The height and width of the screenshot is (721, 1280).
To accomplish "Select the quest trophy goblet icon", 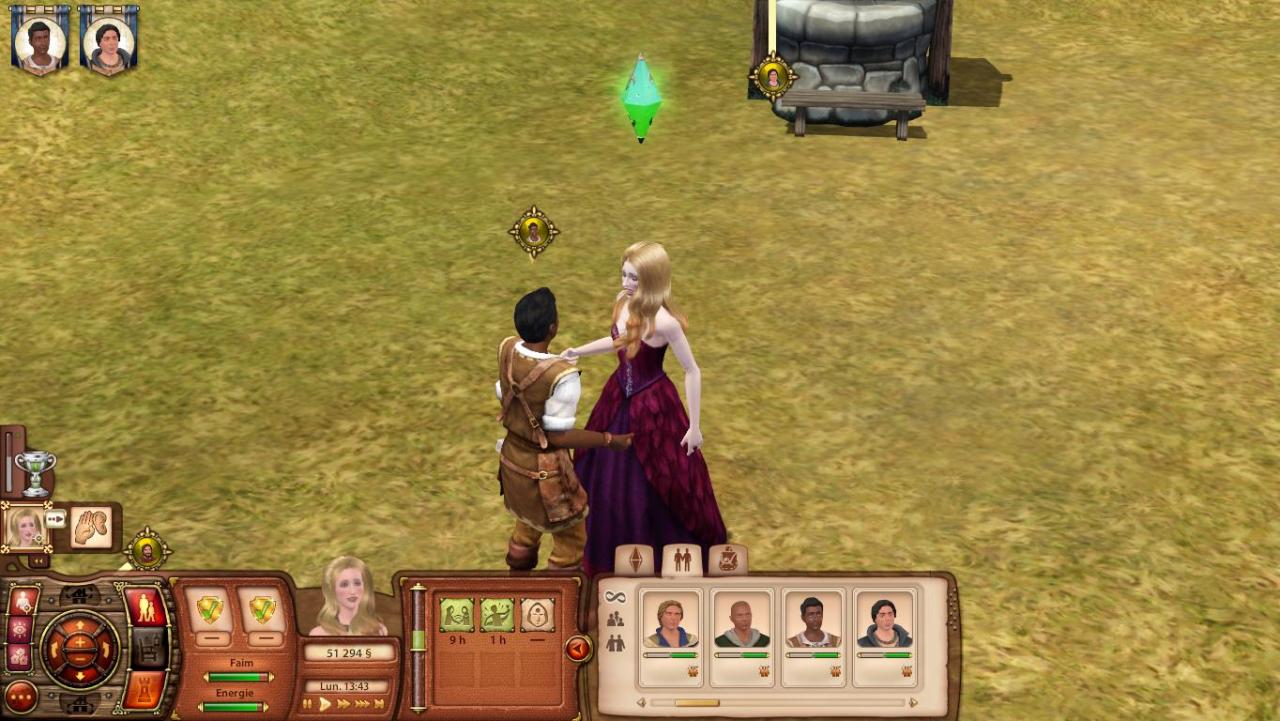I will [x=34, y=471].
